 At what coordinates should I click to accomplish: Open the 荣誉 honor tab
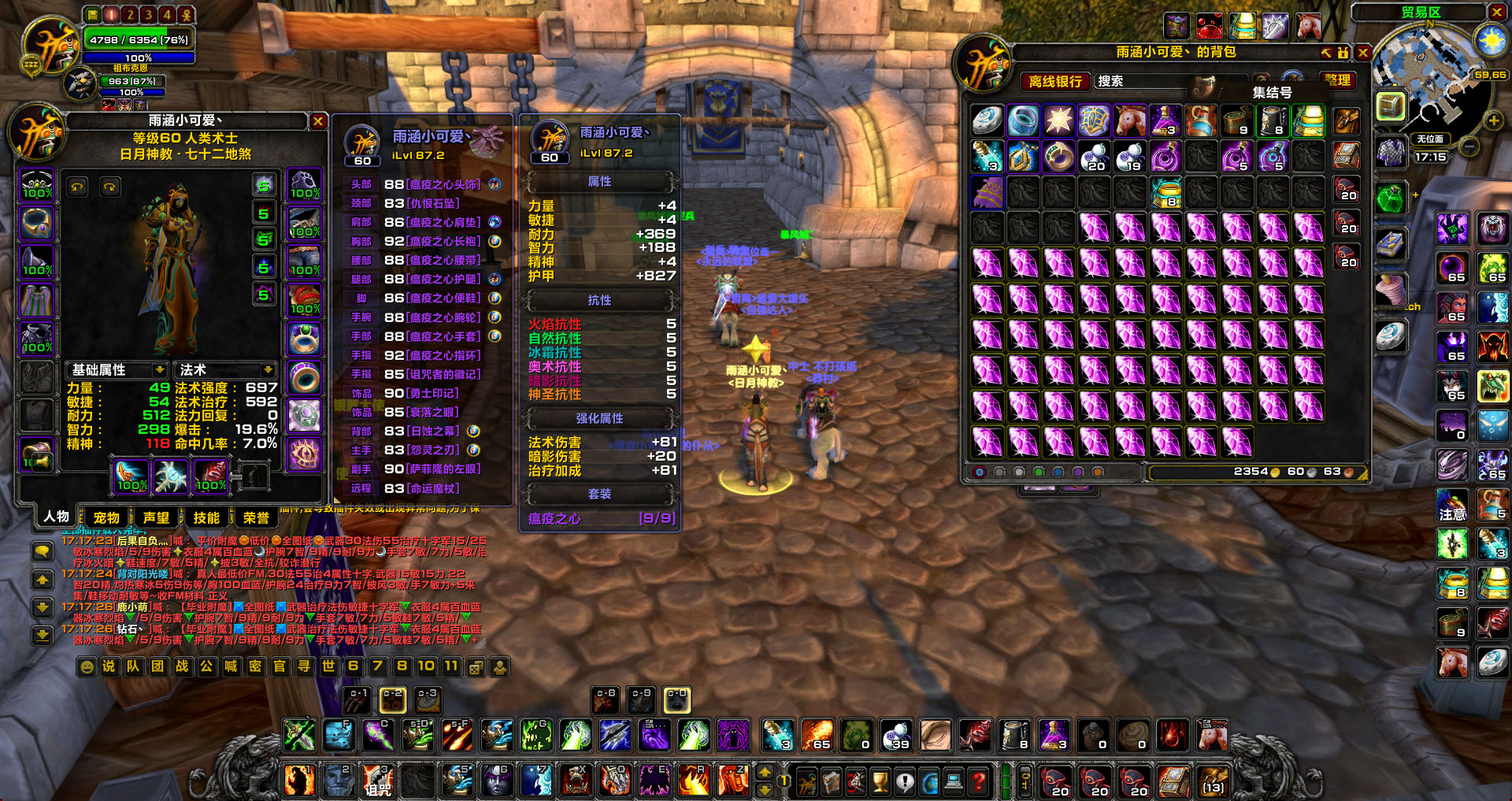click(x=256, y=517)
